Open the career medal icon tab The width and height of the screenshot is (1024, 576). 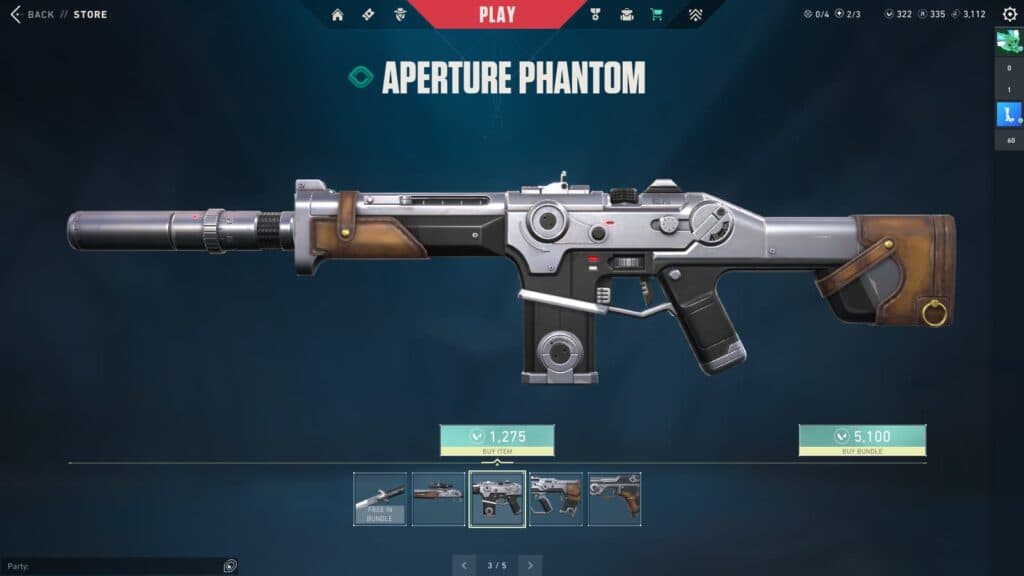pos(597,14)
